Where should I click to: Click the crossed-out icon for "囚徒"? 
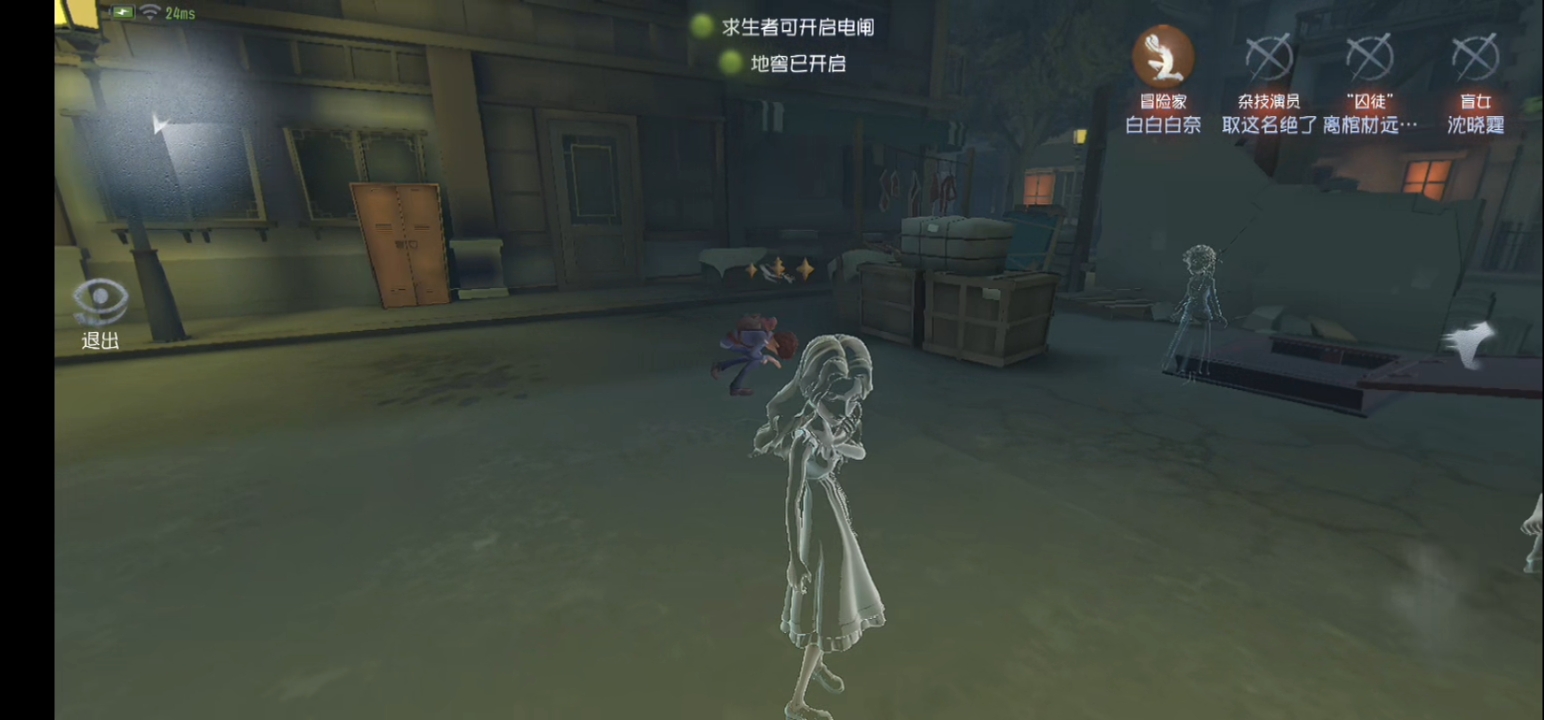1370,60
